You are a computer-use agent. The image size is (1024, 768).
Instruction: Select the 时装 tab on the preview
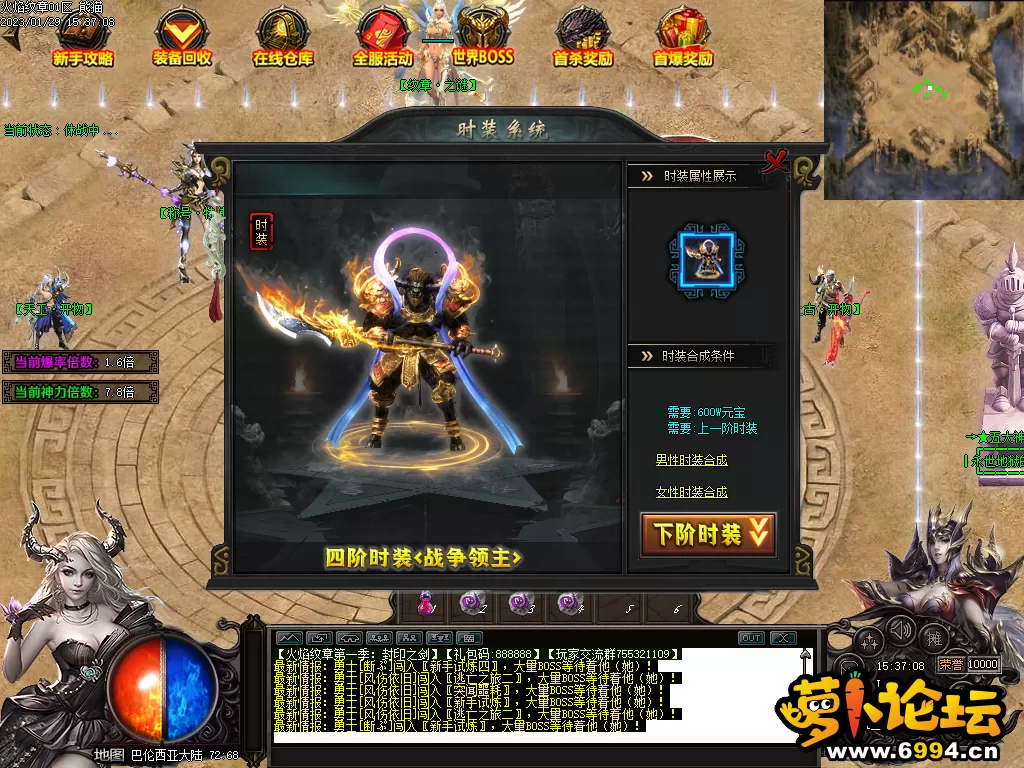[261, 231]
